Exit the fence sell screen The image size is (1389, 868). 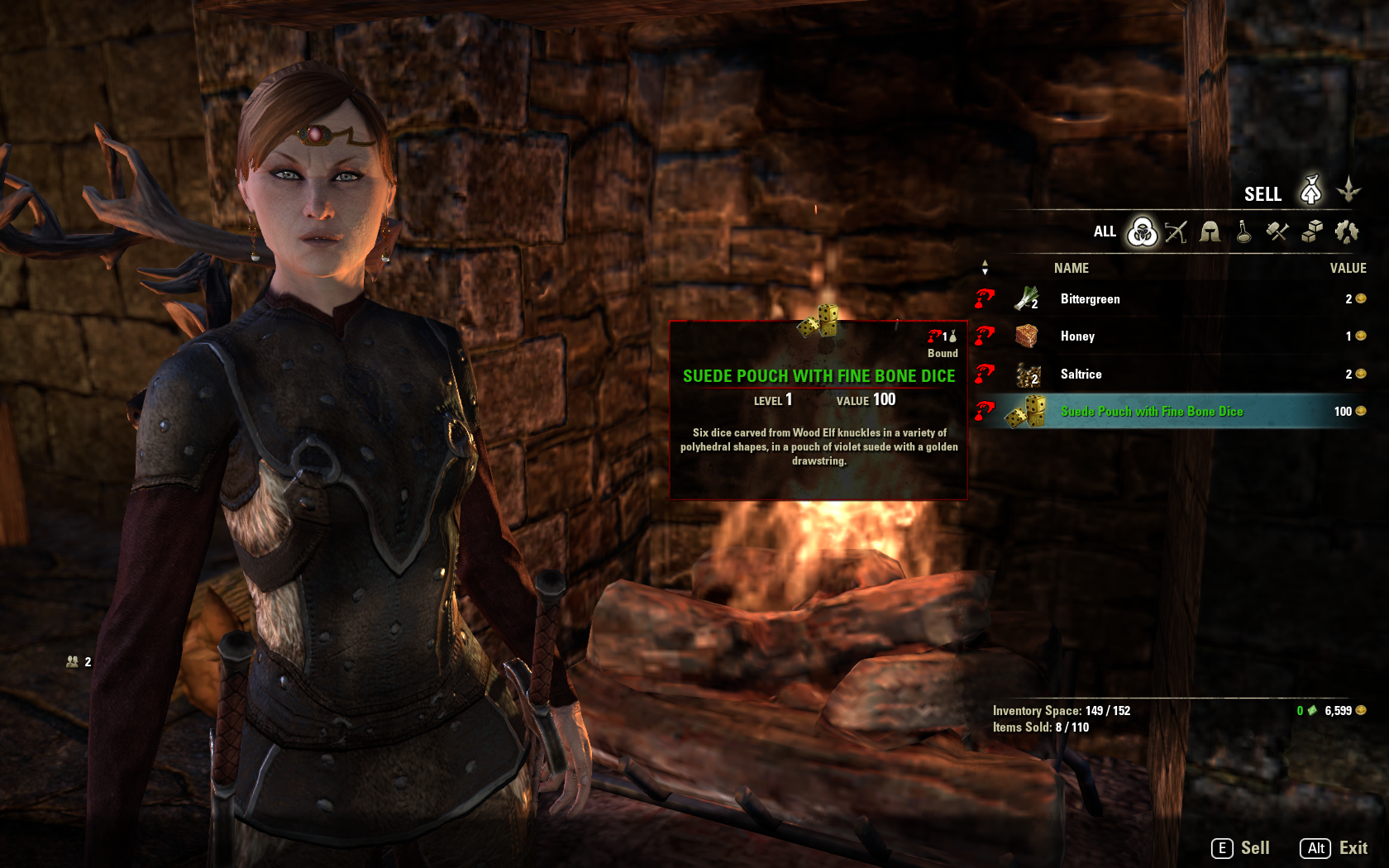[x=1334, y=848]
